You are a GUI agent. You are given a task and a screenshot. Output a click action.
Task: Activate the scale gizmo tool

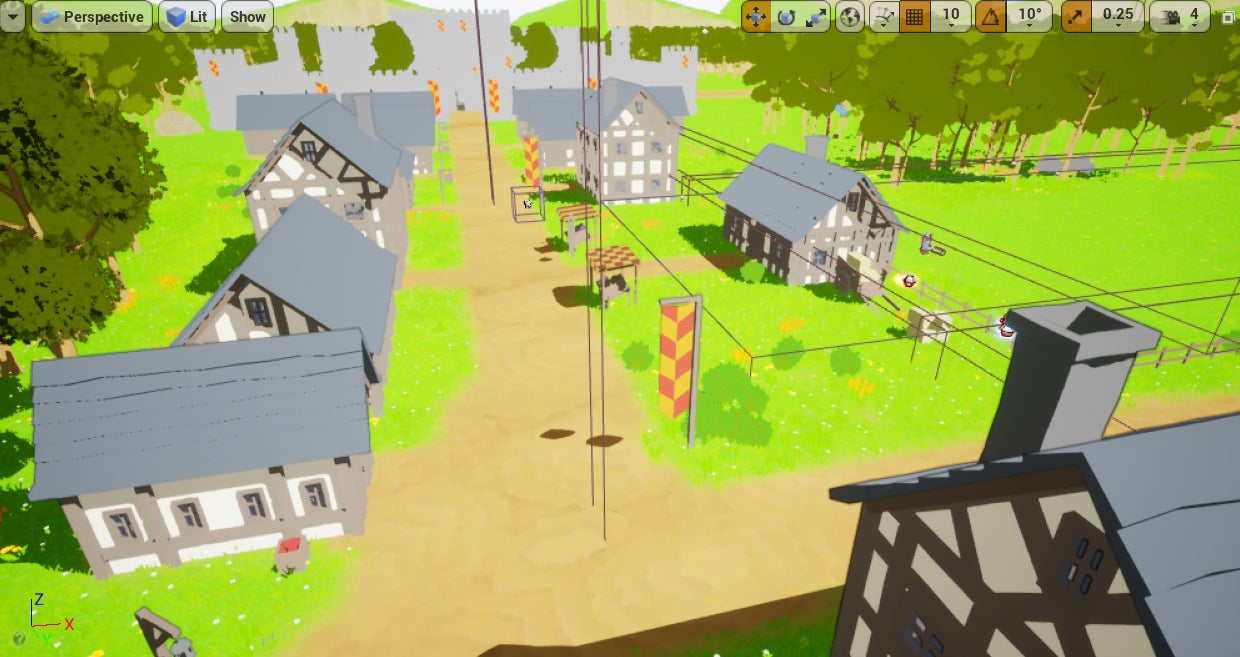(816, 16)
